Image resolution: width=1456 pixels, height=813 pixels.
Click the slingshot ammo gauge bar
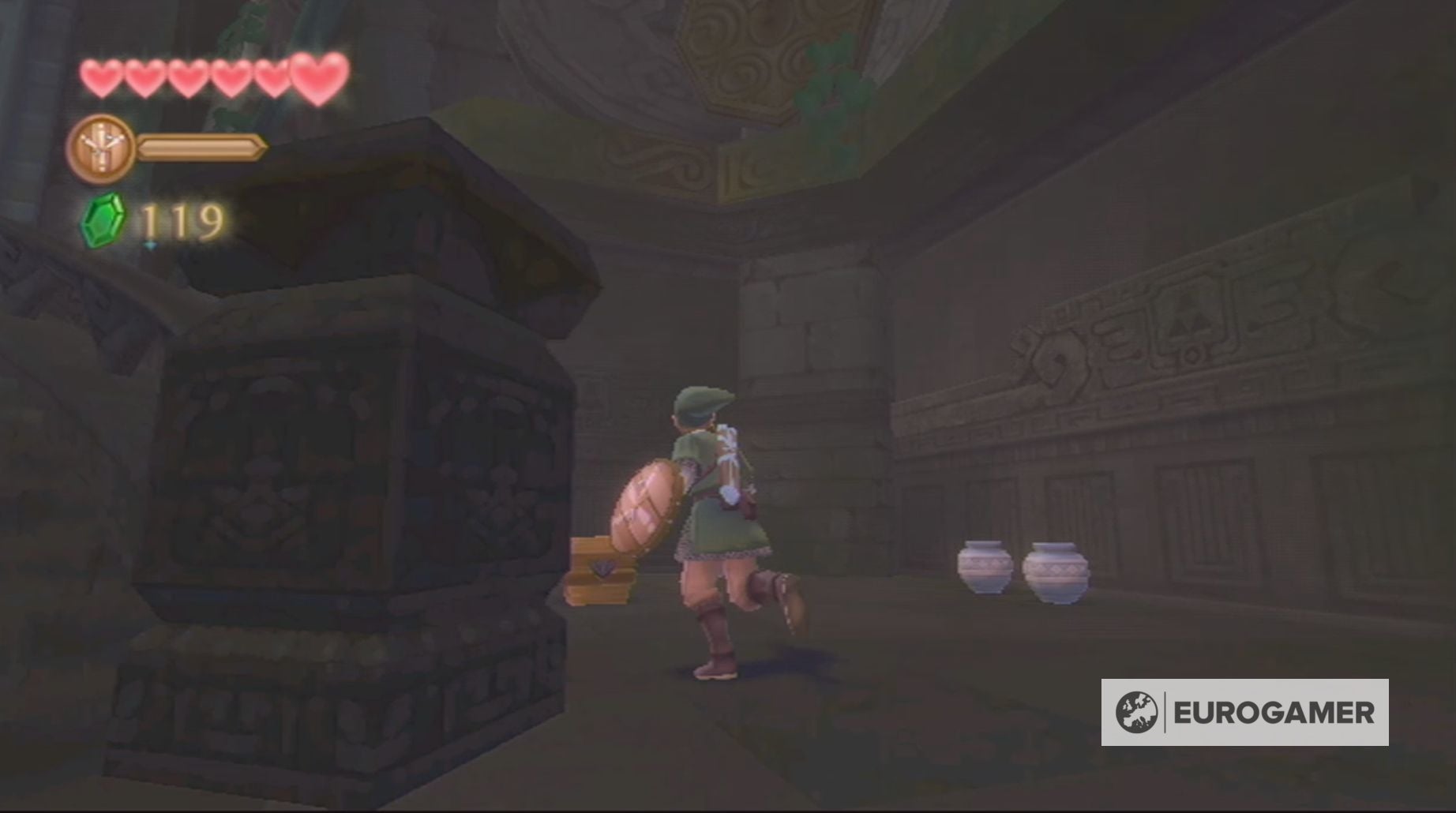(x=197, y=147)
